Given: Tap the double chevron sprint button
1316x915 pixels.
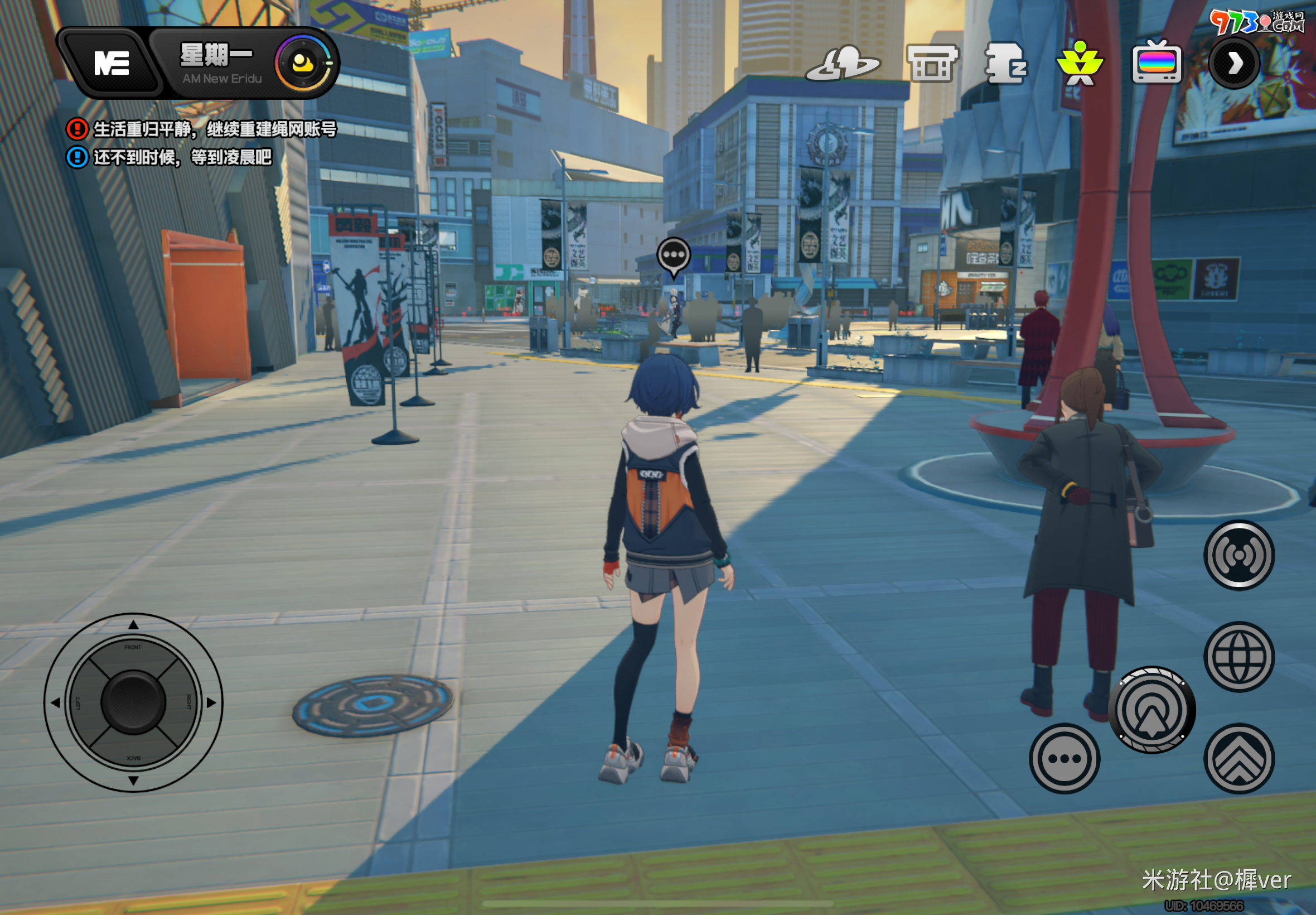Looking at the screenshot, I should 1238,758.
